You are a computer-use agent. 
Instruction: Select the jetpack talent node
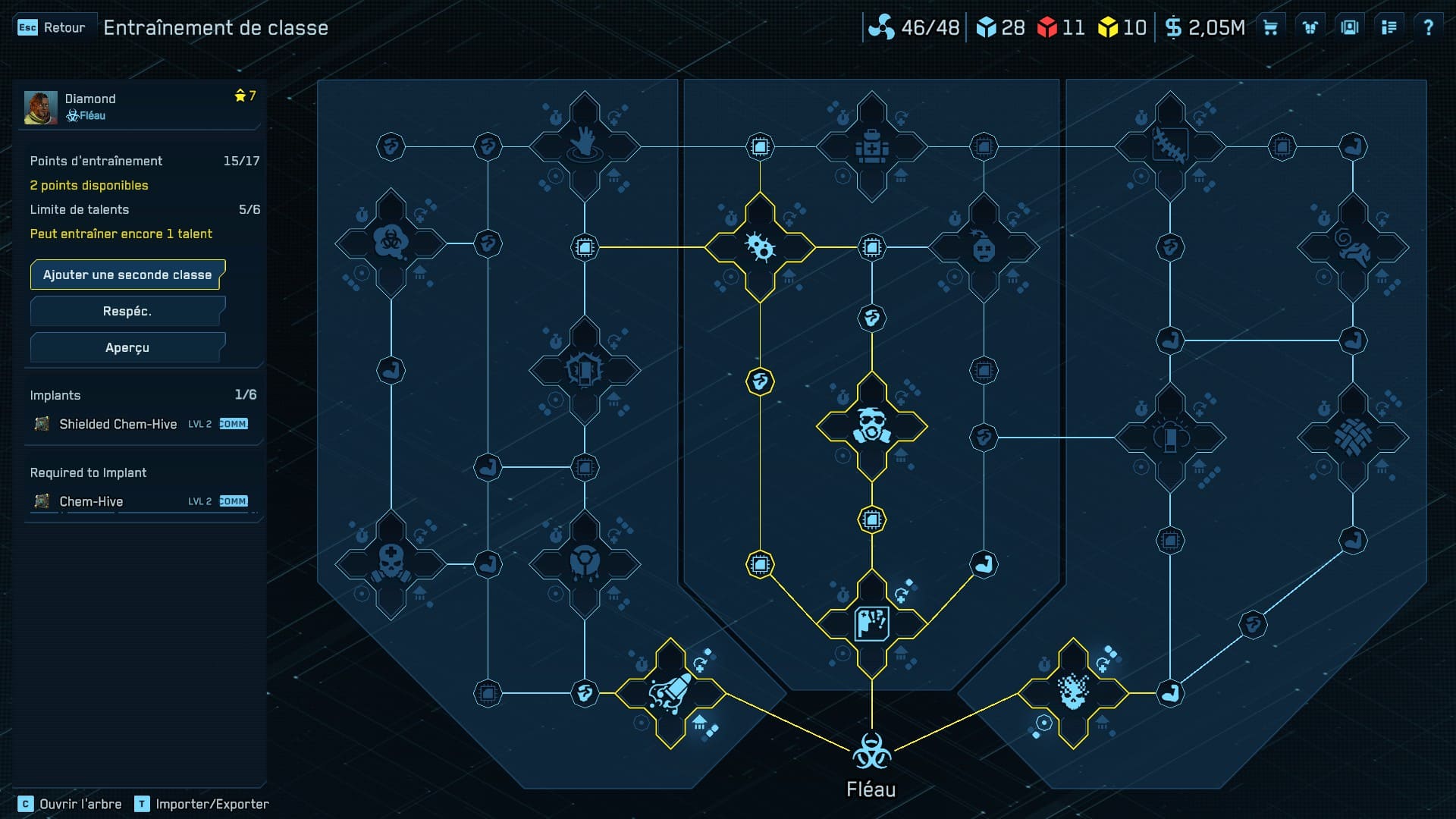[671, 692]
